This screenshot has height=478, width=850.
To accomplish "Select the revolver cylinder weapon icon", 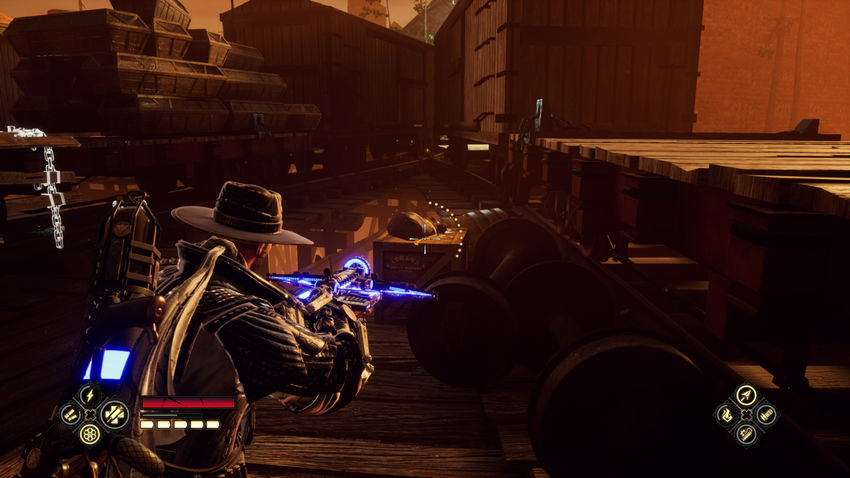I will (90, 433).
